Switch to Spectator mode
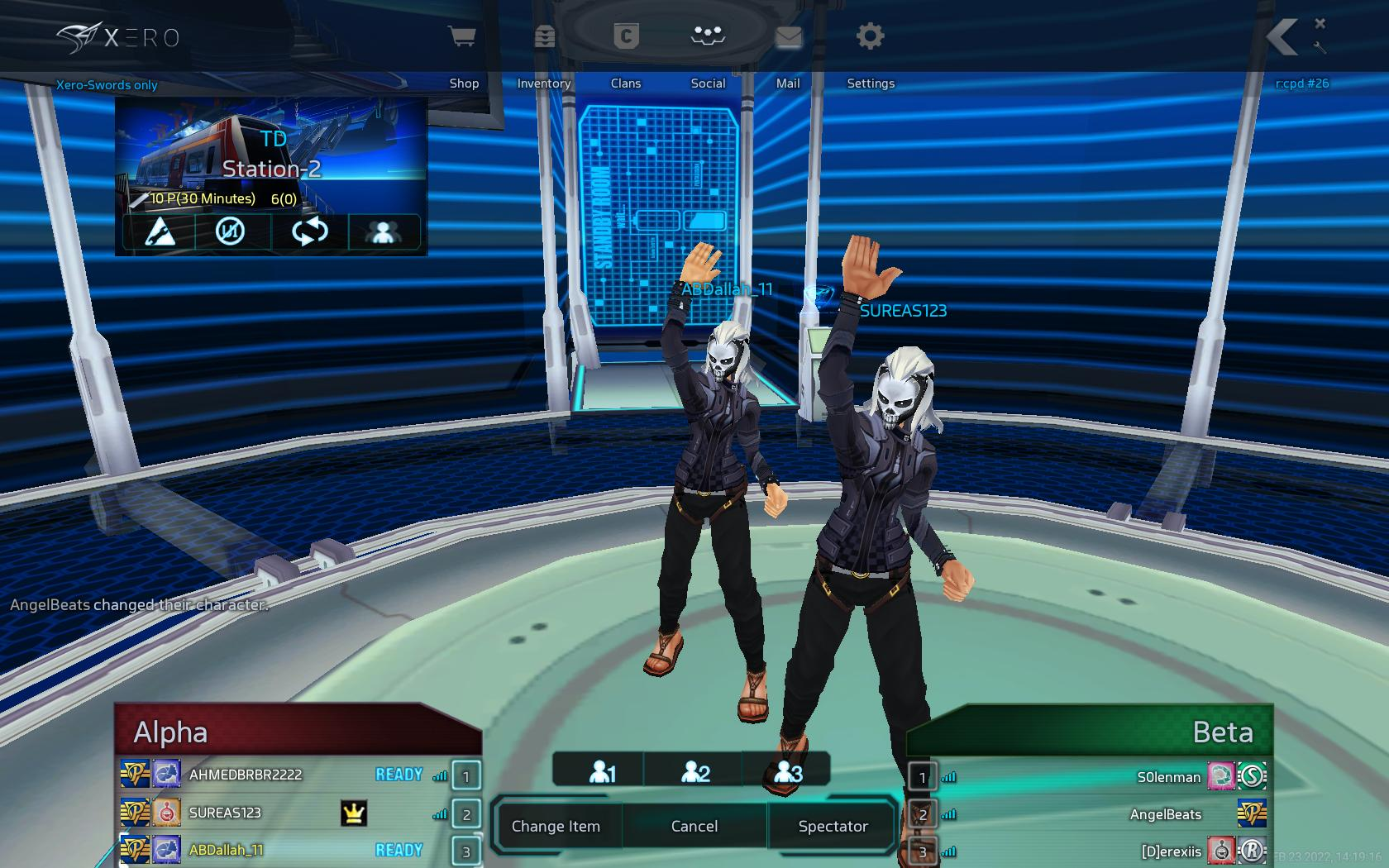1389x868 pixels. 833,826
